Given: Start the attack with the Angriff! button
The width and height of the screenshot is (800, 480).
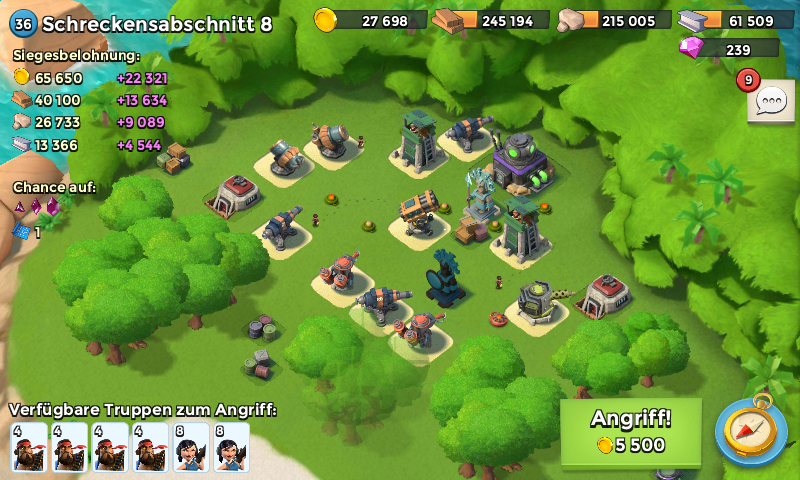Looking at the screenshot, I should pyautogui.click(x=631, y=432).
